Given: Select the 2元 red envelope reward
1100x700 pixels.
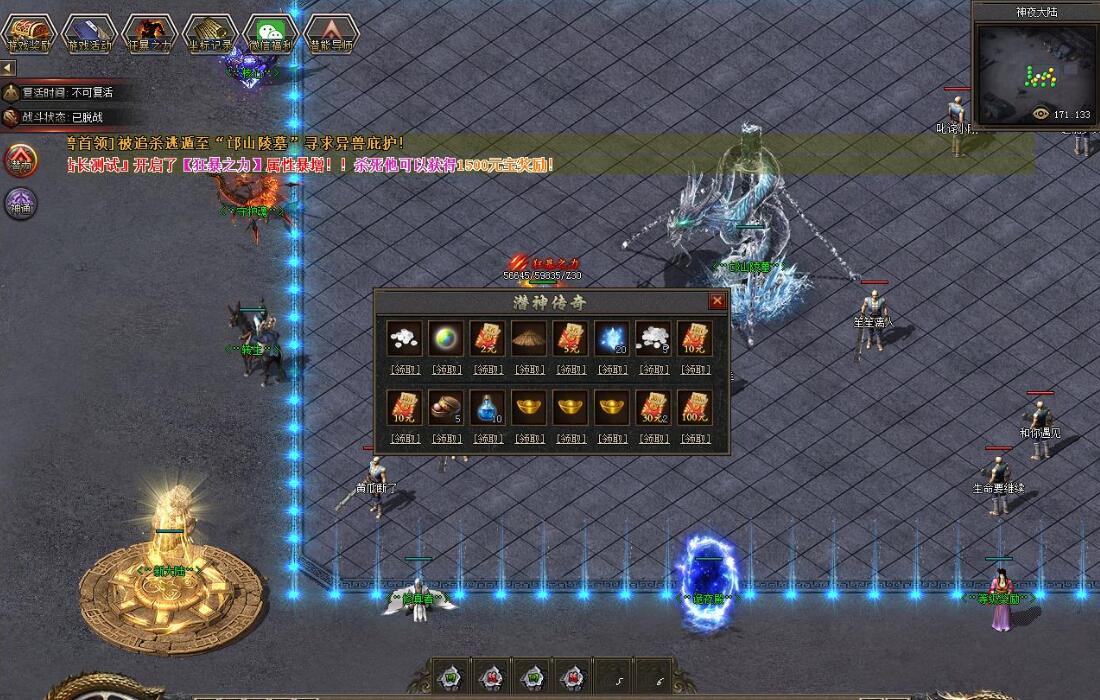Looking at the screenshot, I should [x=487, y=338].
